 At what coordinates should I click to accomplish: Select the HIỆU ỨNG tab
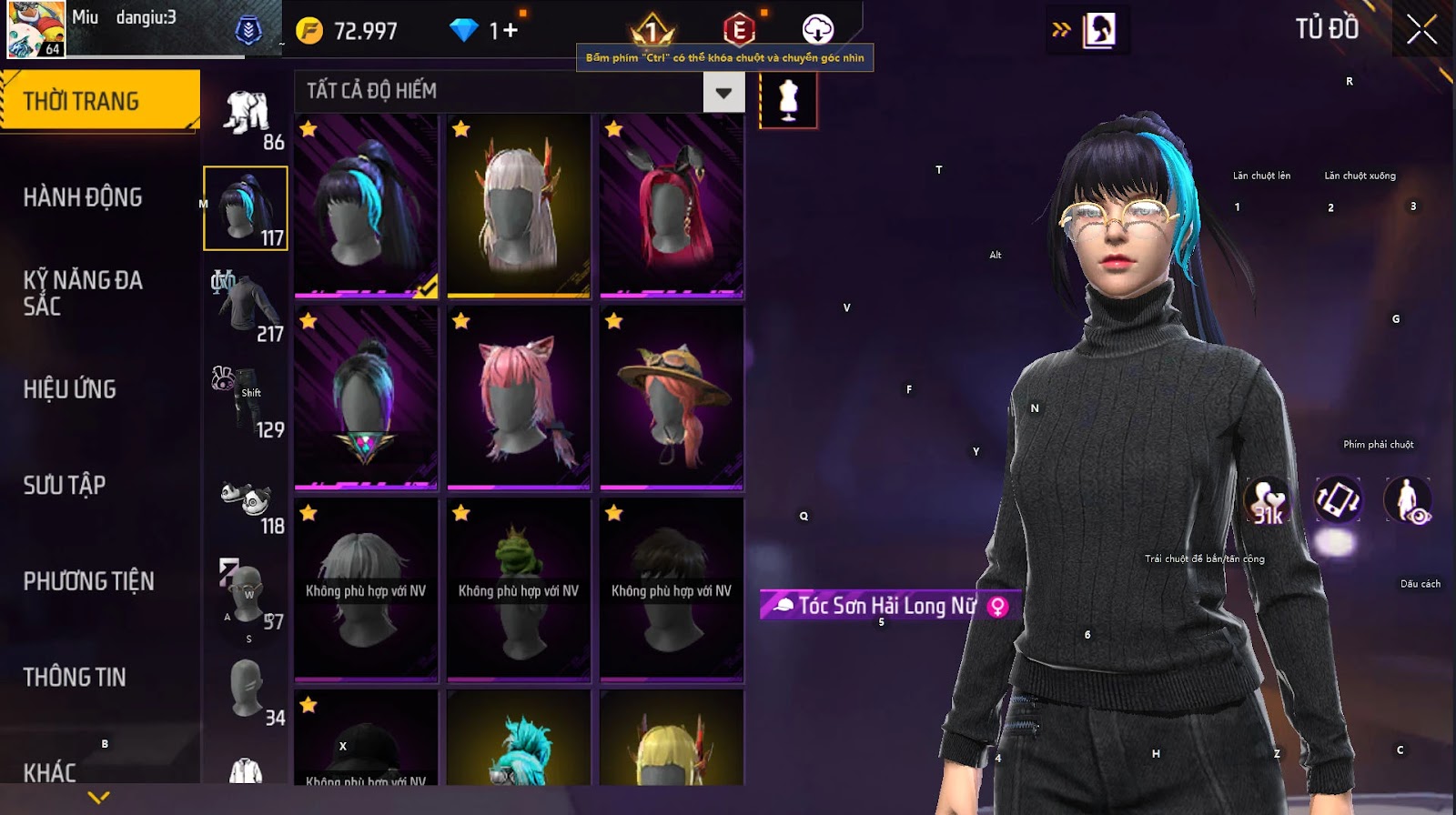click(x=70, y=389)
